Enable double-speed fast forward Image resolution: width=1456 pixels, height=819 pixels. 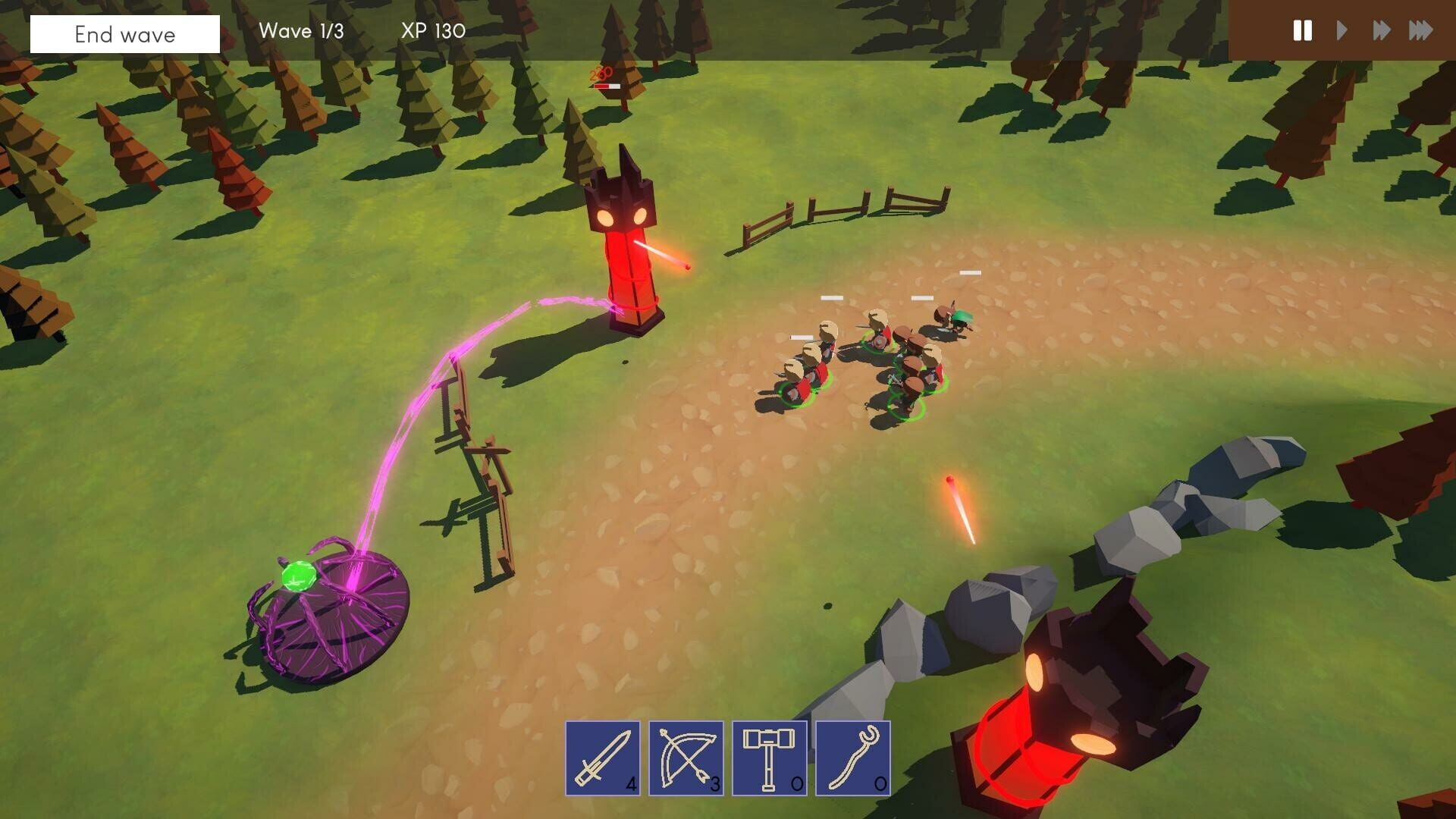click(1382, 31)
